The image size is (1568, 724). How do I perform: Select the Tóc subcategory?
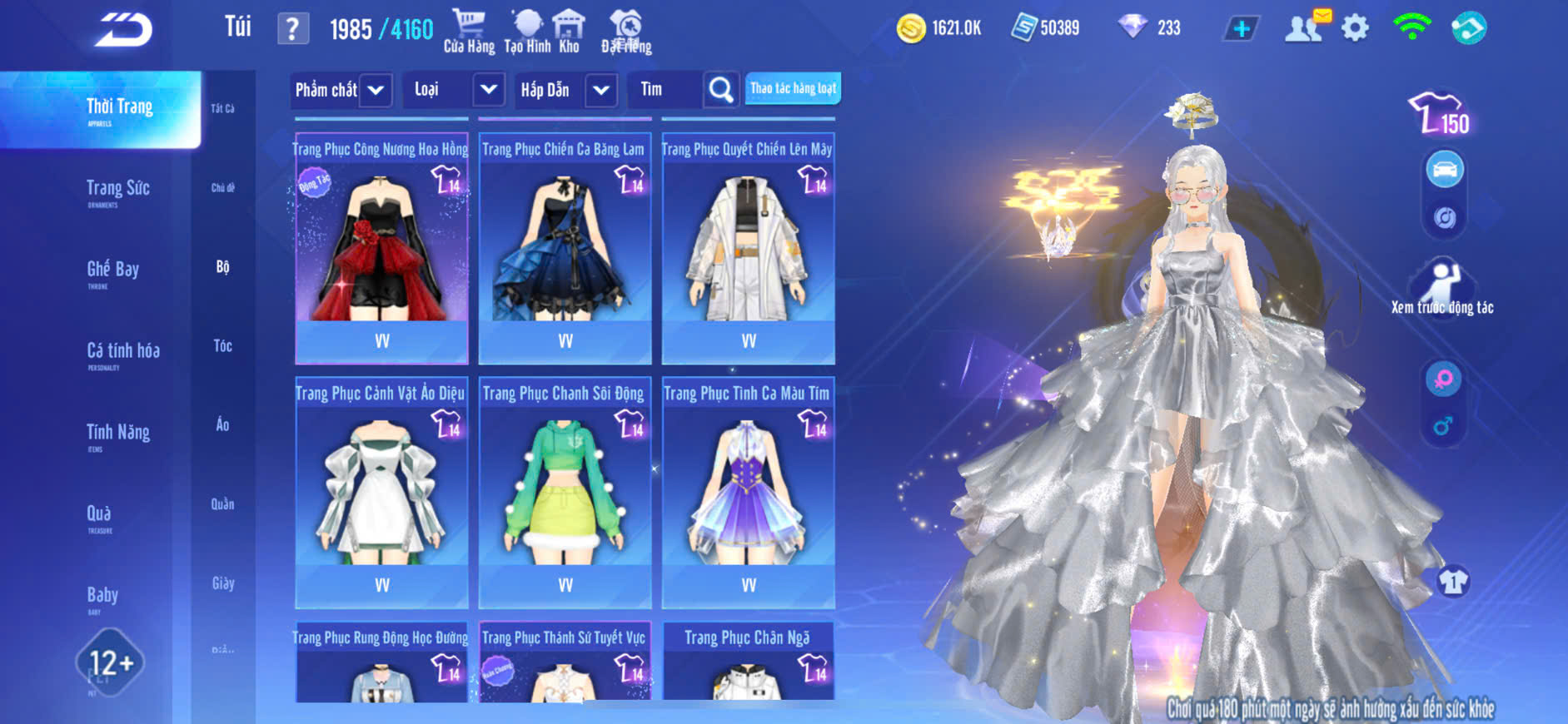(222, 345)
